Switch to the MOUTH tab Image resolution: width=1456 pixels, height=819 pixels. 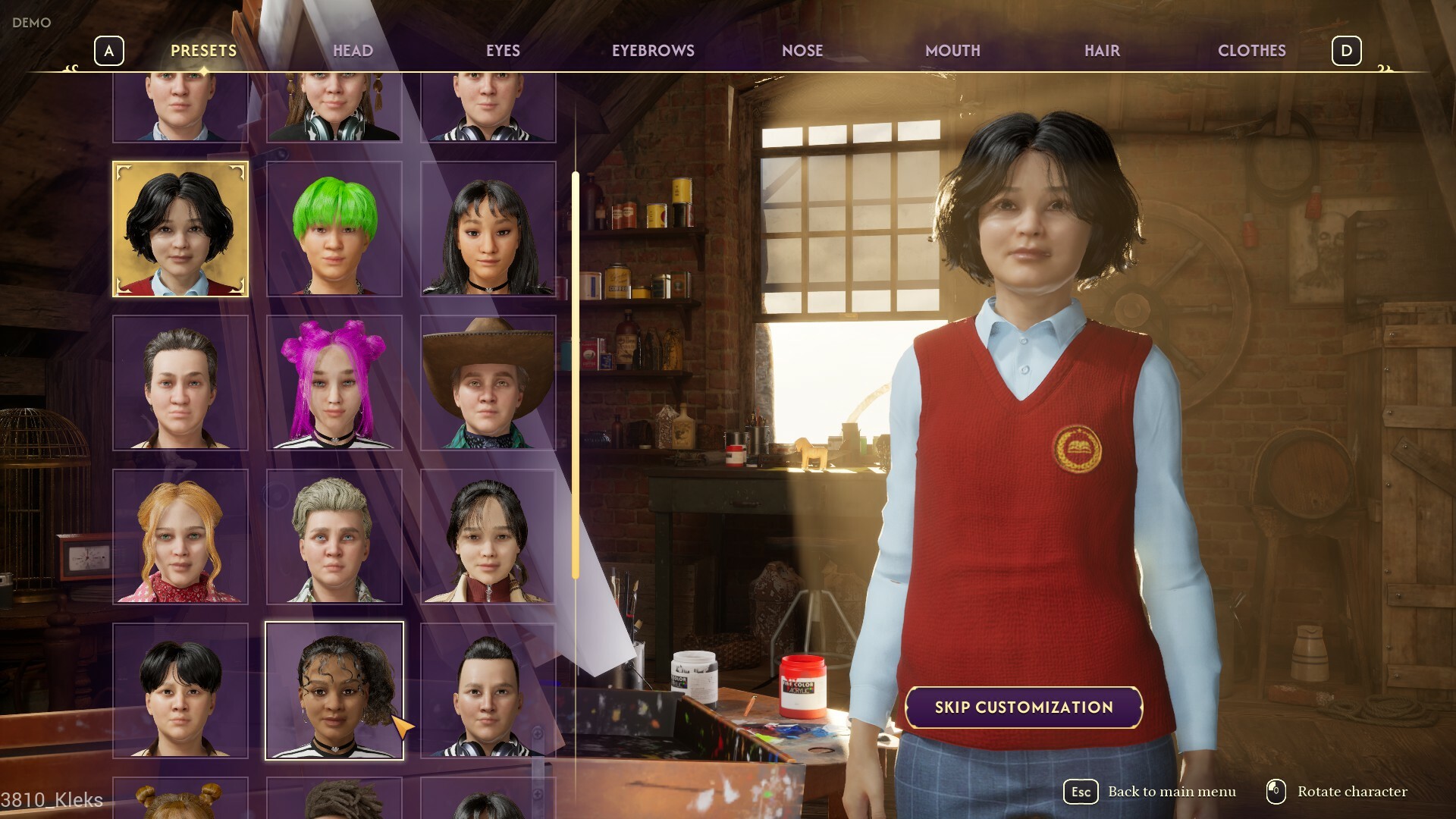click(953, 51)
